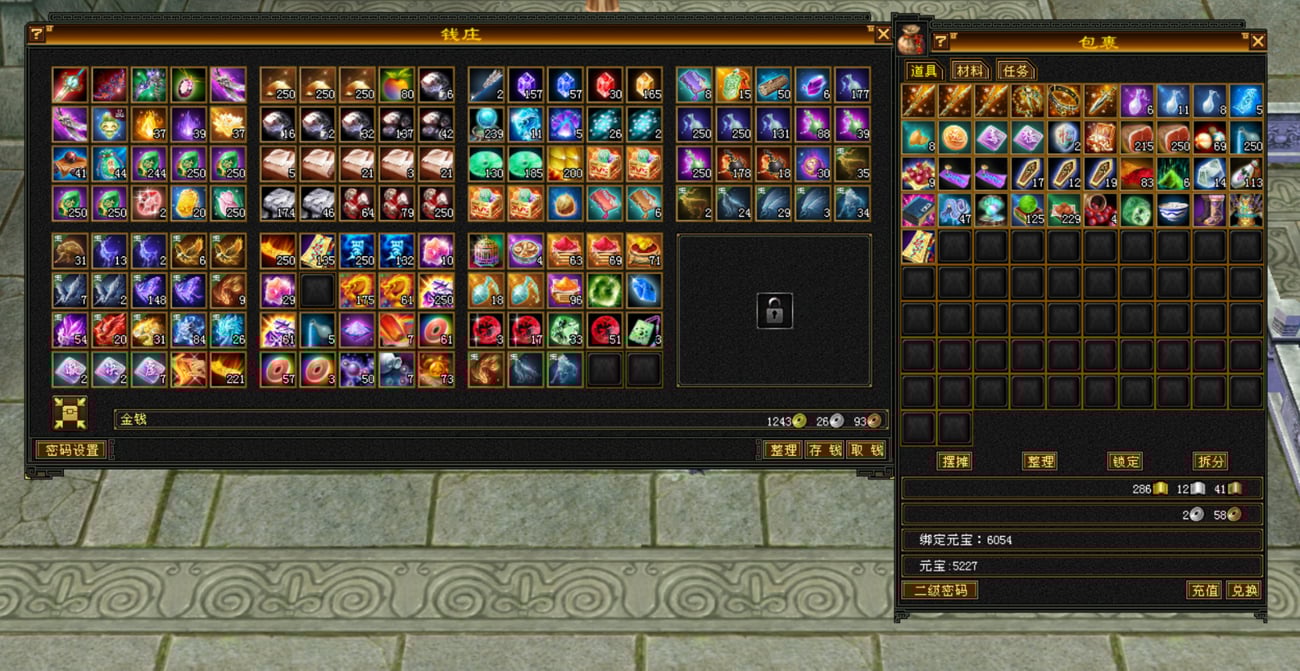Close the 包裹 bag window

pyautogui.click(x=1257, y=41)
